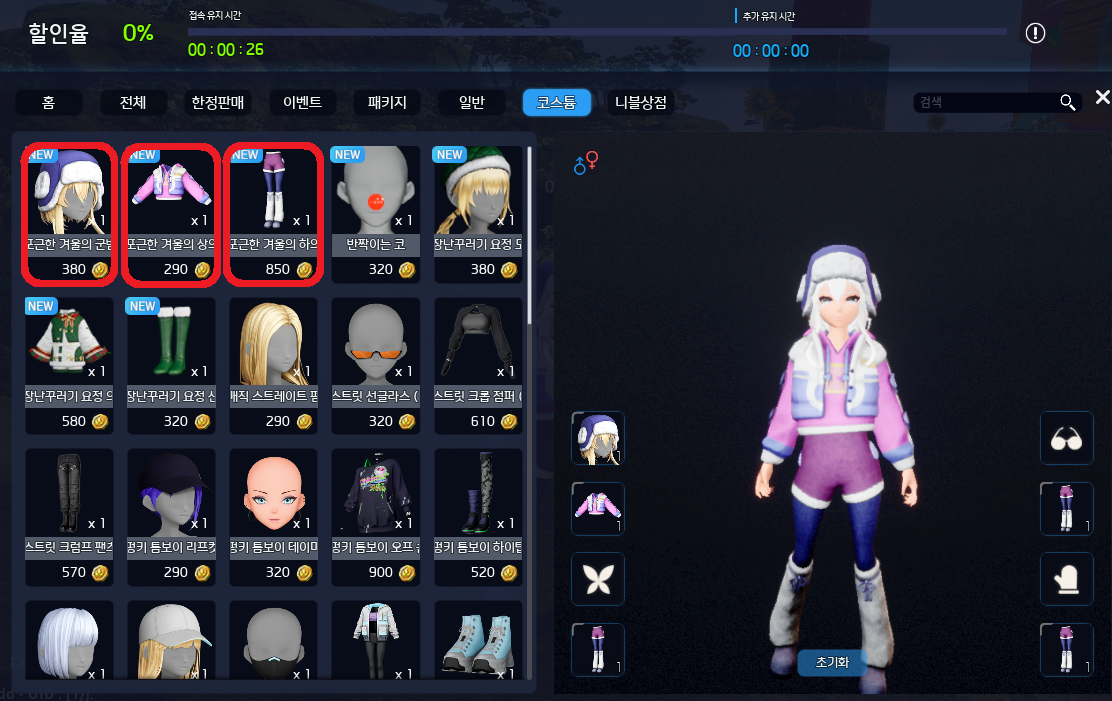Open the 일반 category
1112x701 pixels.
tap(471, 102)
